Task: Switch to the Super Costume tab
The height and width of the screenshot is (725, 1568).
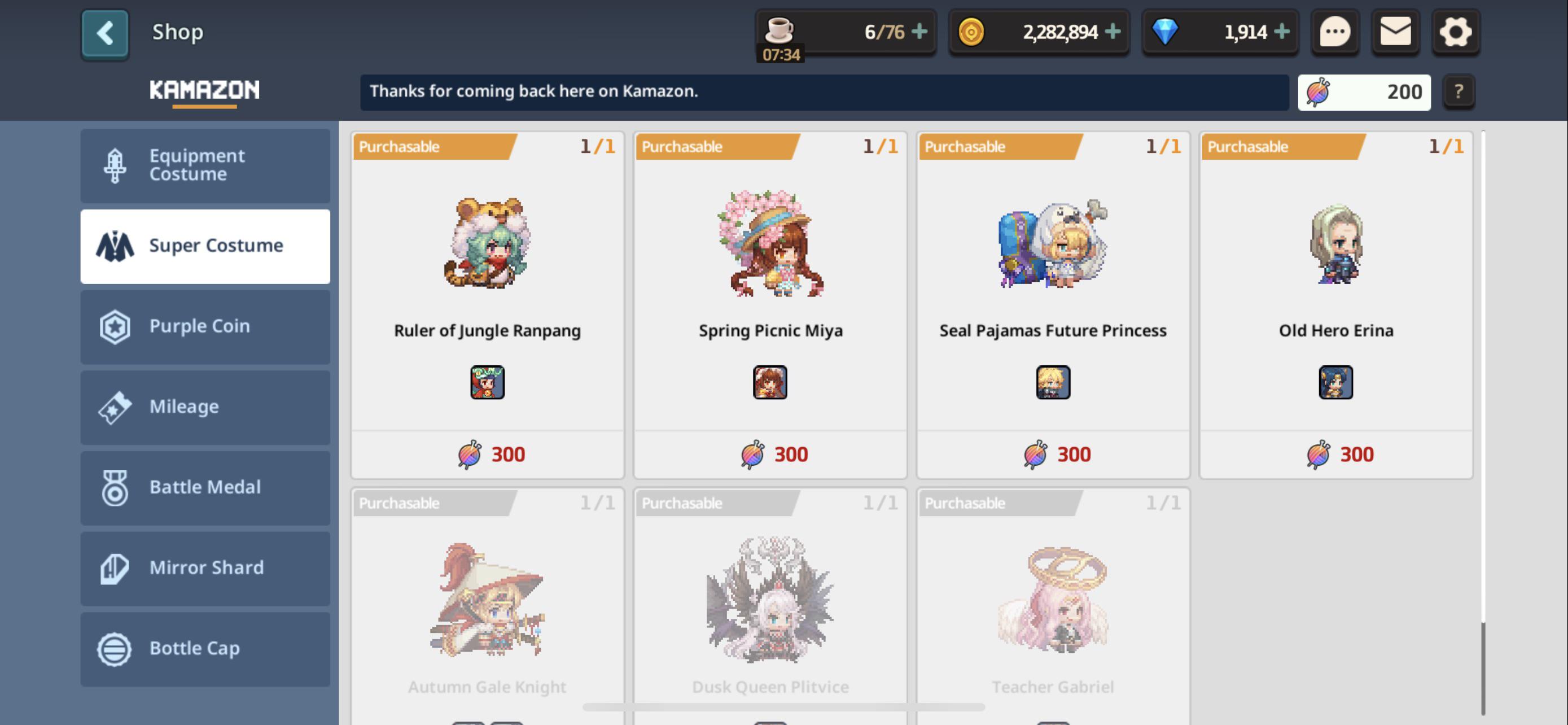Action: pyautogui.click(x=205, y=245)
